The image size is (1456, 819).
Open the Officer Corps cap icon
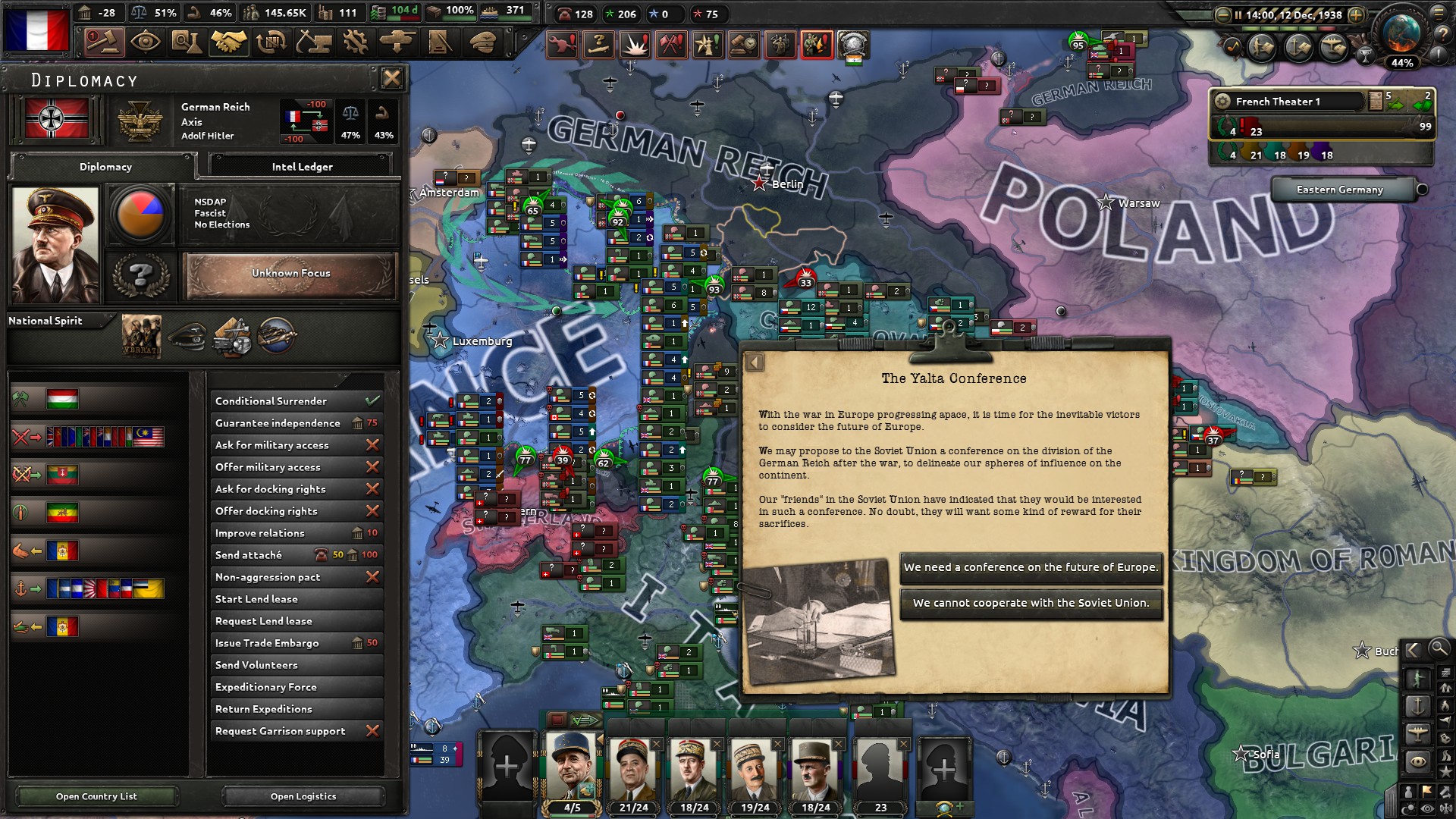click(x=479, y=42)
